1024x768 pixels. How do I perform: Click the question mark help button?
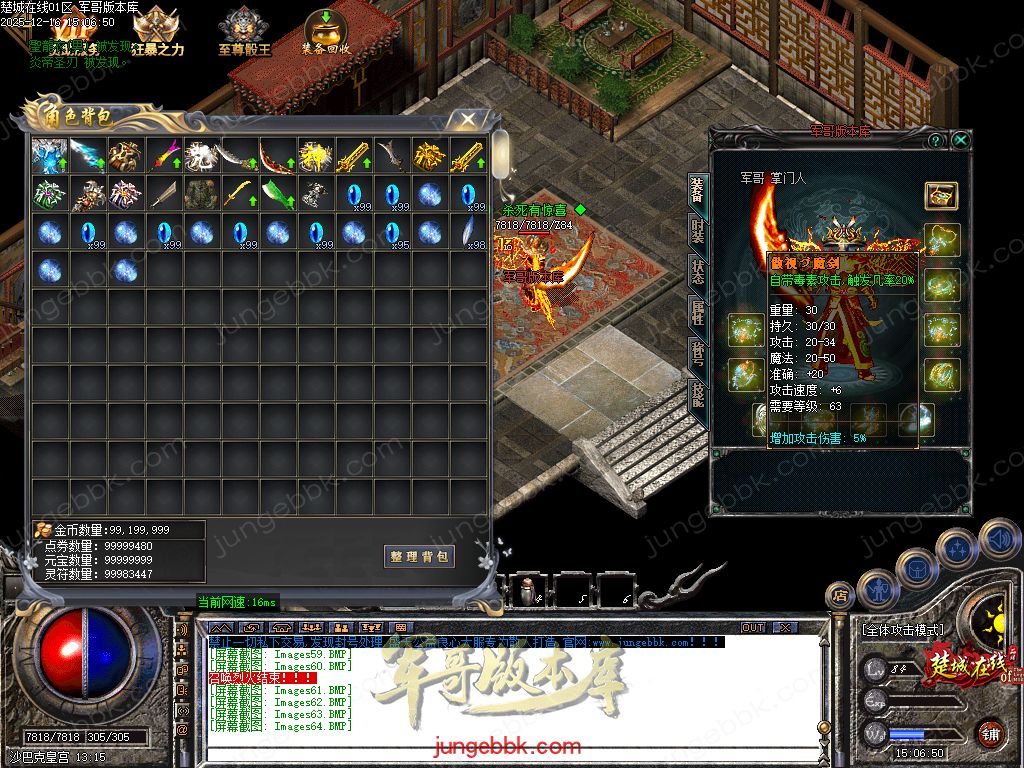(937, 141)
